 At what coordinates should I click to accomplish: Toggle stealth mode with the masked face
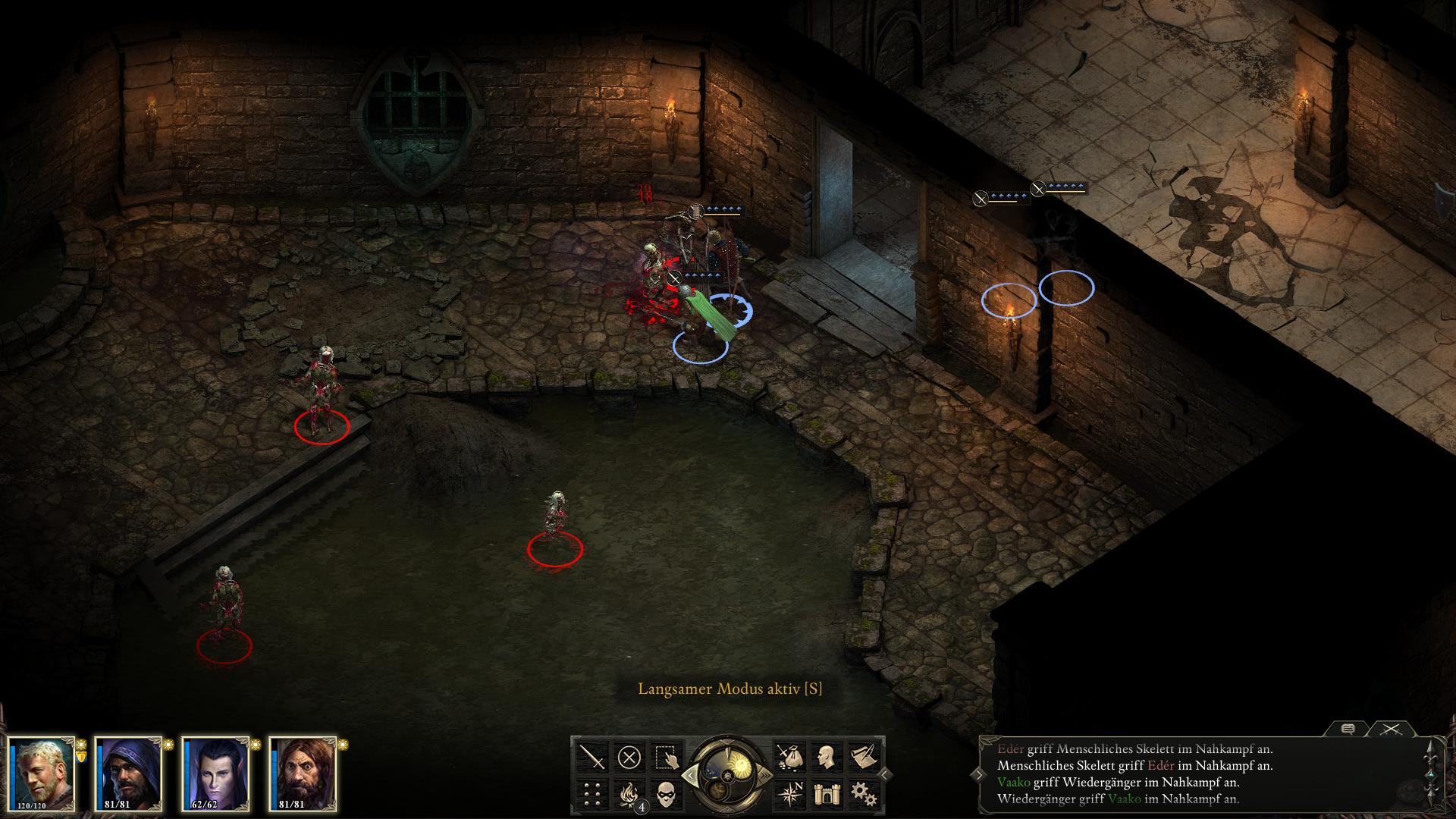pos(667,794)
